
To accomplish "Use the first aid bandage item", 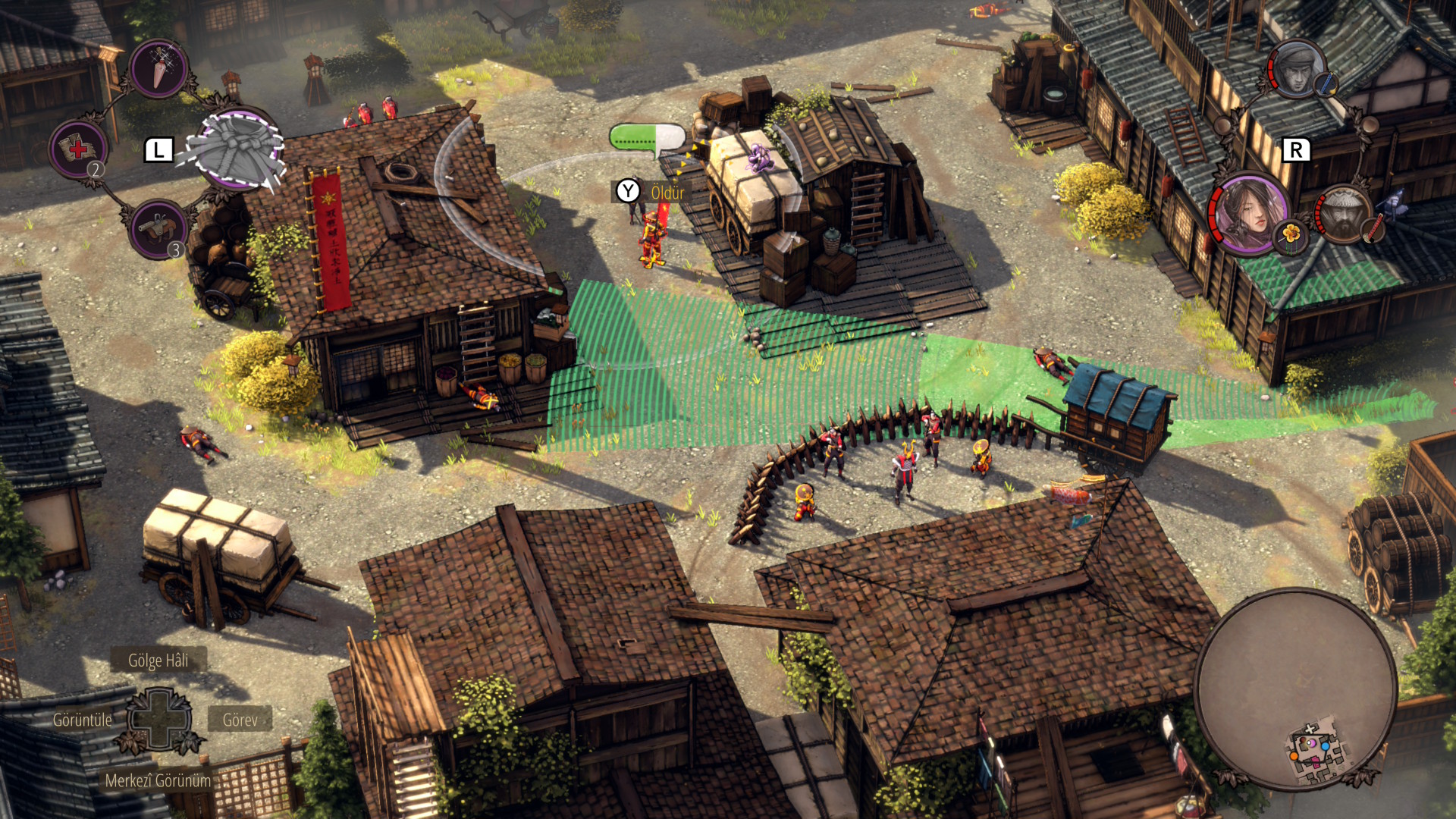I will pos(79,149).
